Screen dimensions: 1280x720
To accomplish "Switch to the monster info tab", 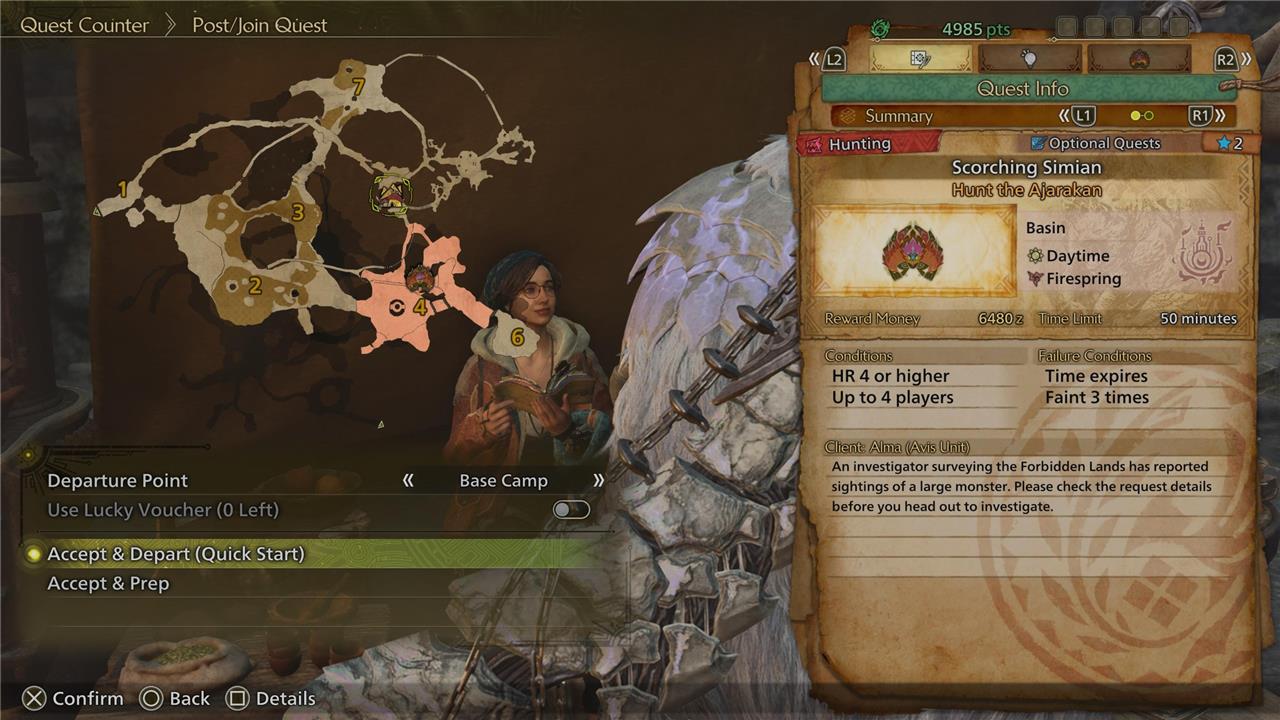I will click(x=1138, y=59).
